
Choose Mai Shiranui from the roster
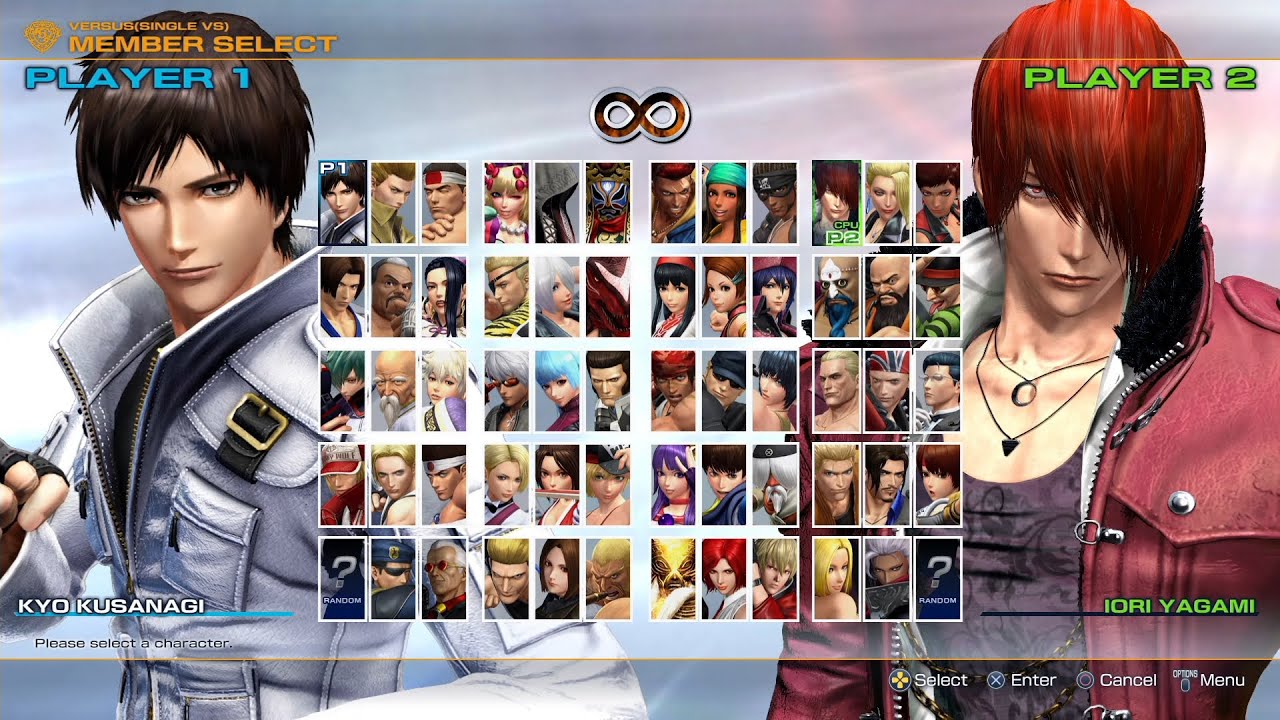560,484
